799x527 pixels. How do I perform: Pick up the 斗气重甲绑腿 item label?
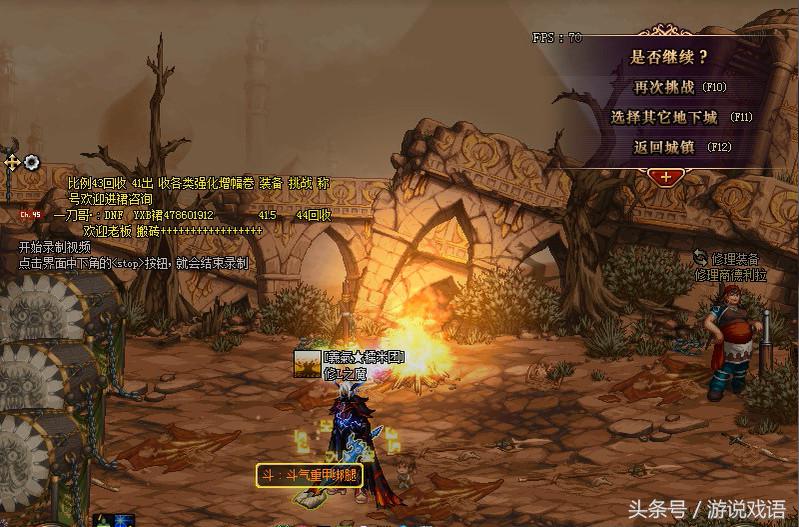[x=308, y=475]
